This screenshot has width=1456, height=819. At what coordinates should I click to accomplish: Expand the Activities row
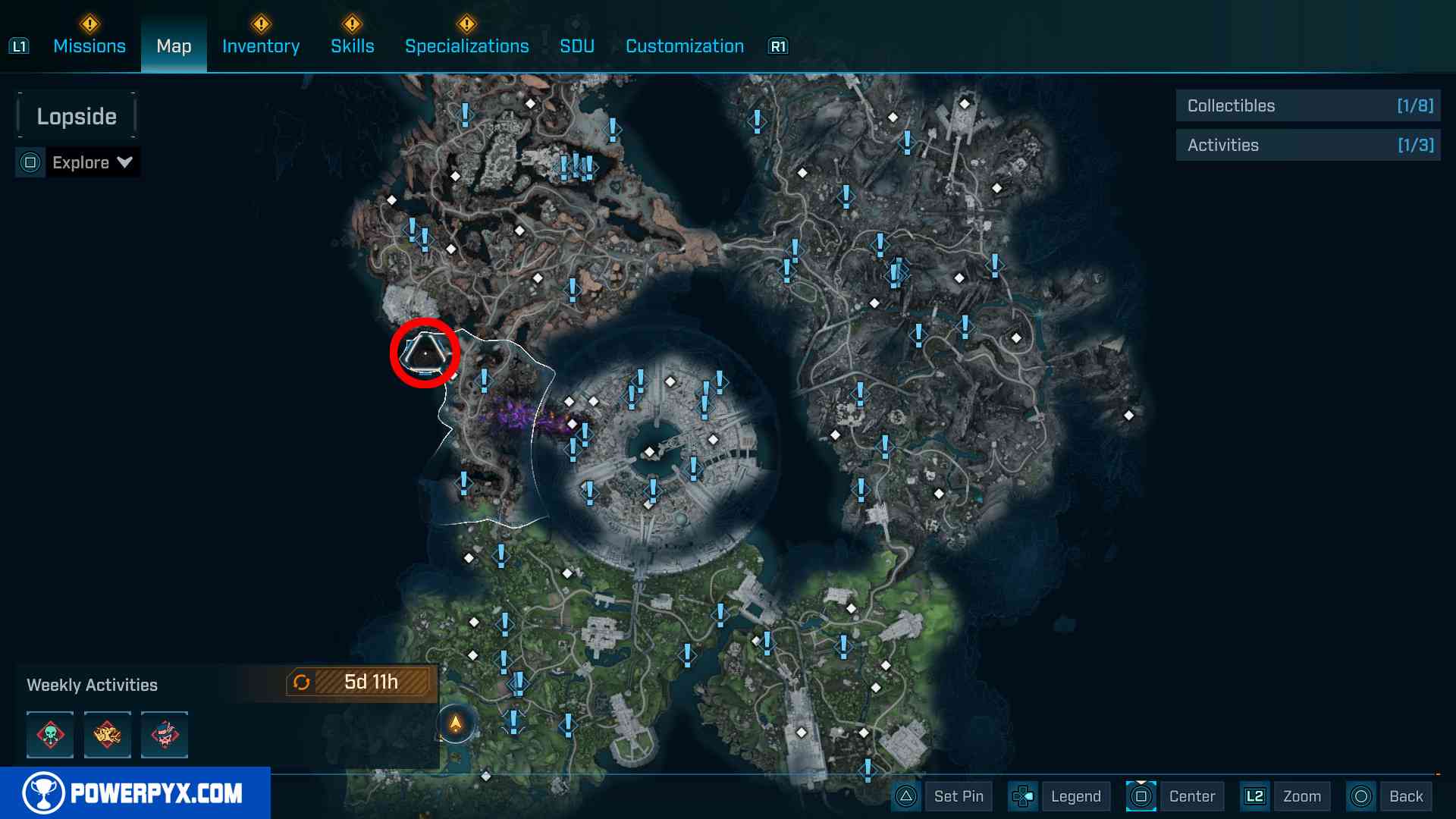(x=1308, y=146)
